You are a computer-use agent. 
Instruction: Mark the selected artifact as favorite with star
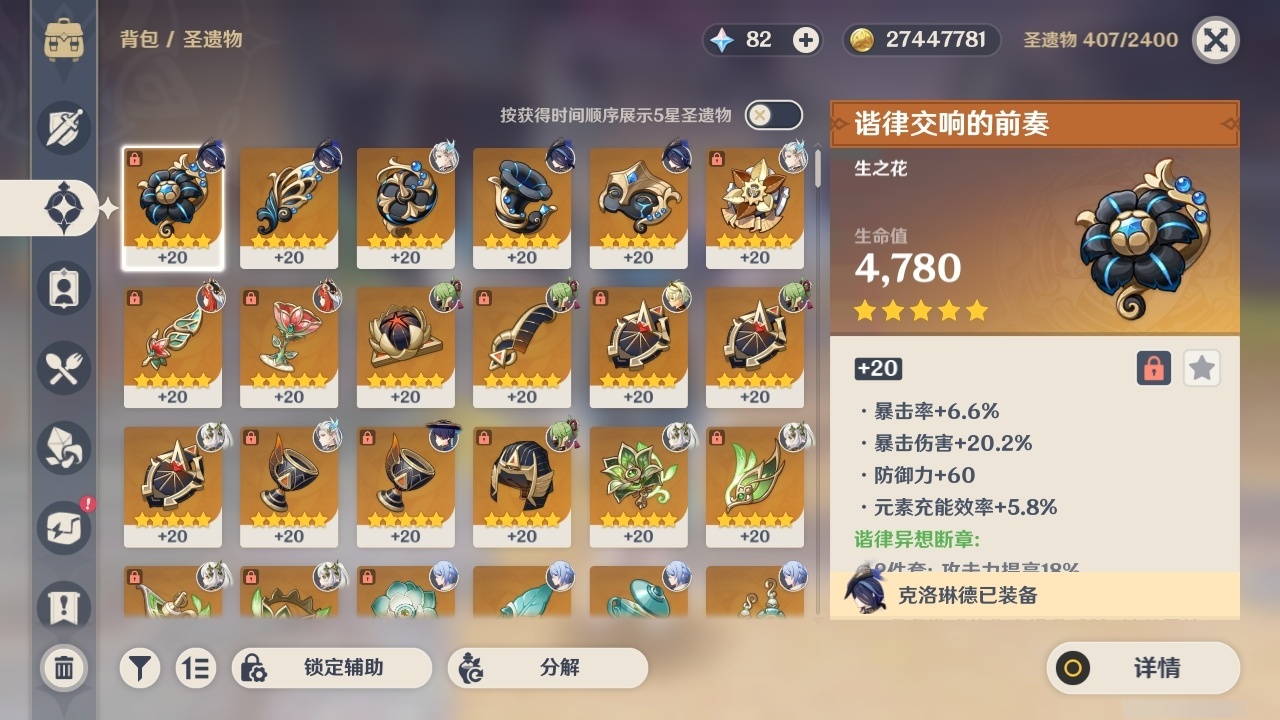pos(1201,368)
